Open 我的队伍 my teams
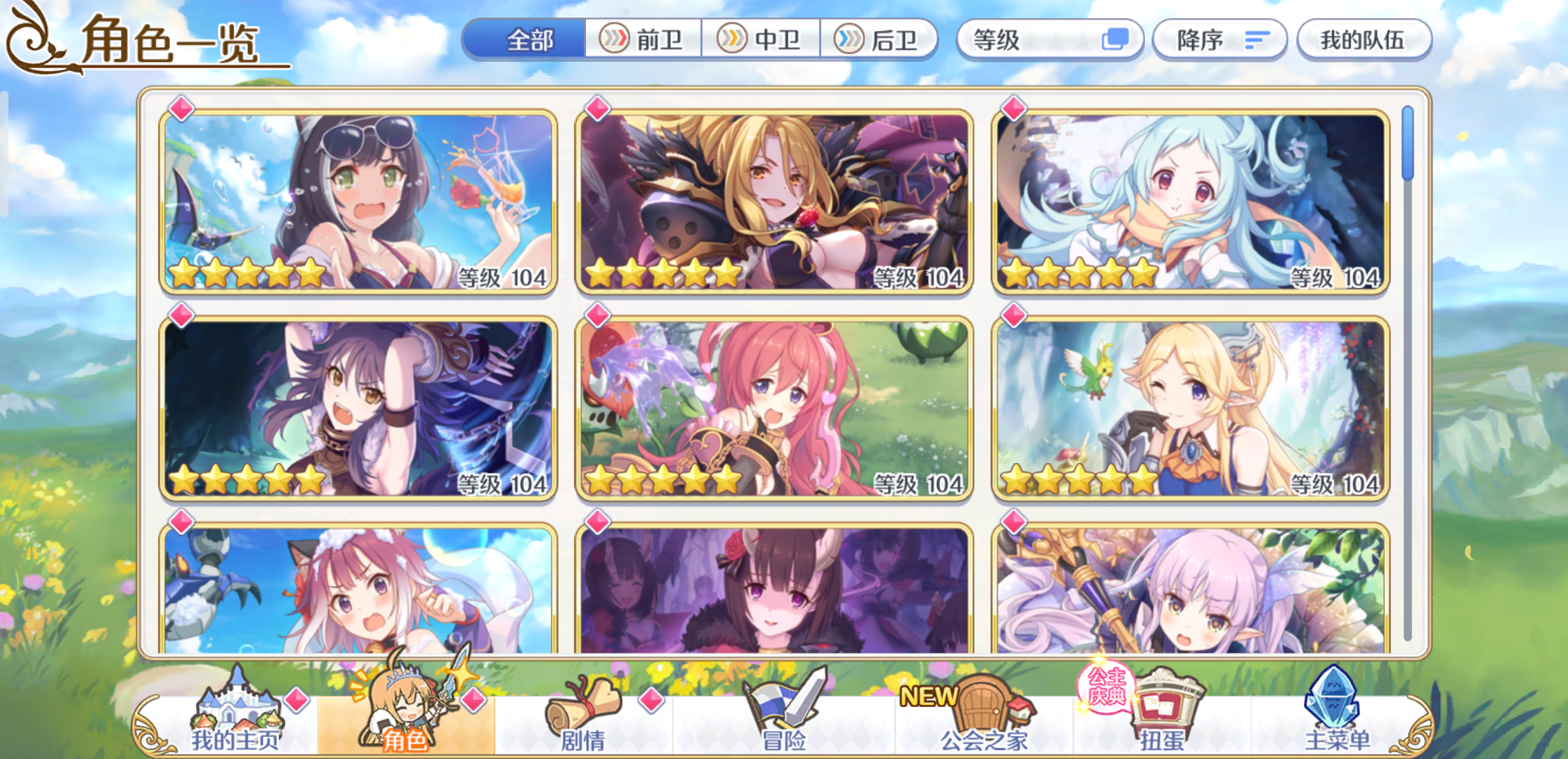Viewport: 1568px width, 759px height. (x=1364, y=40)
